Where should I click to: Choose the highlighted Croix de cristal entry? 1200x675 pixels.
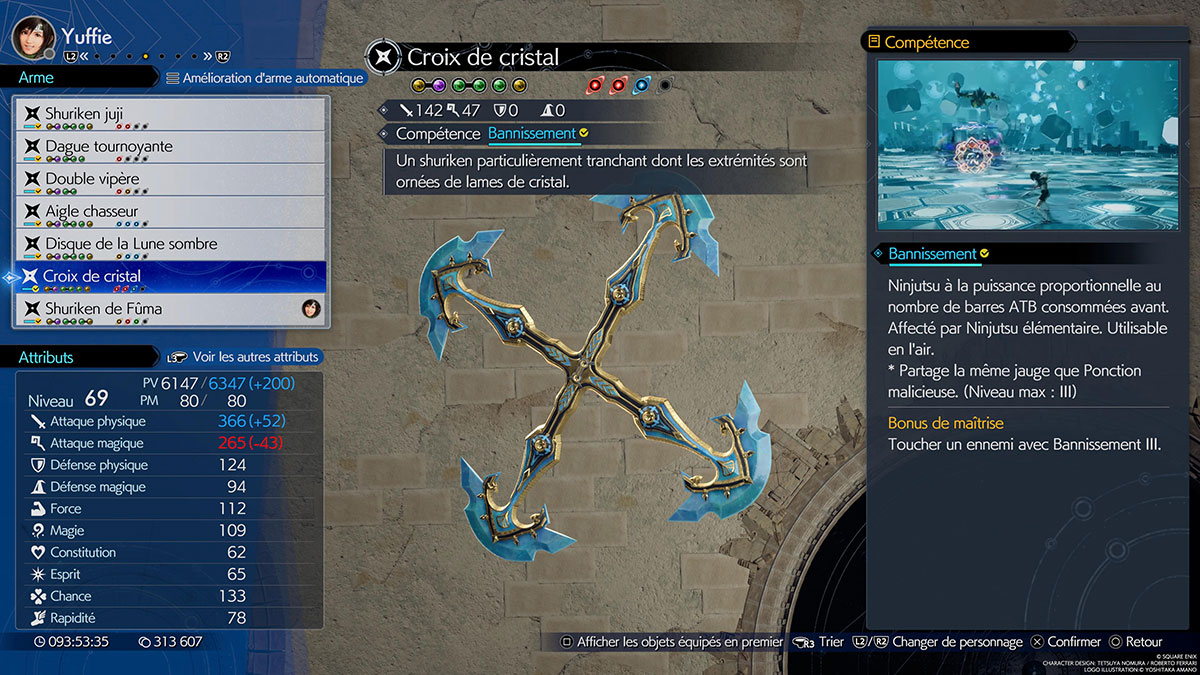[x=170, y=276]
